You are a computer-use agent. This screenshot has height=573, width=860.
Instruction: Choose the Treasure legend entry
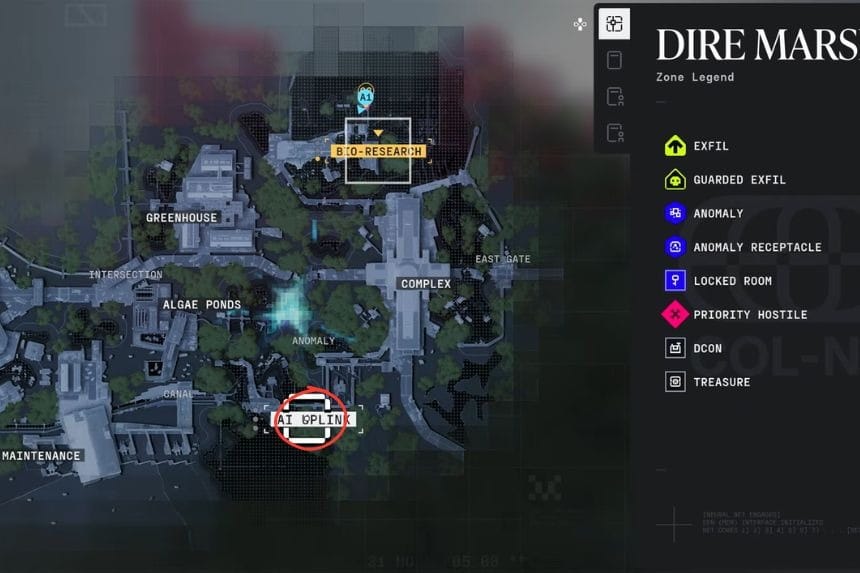[720, 382]
